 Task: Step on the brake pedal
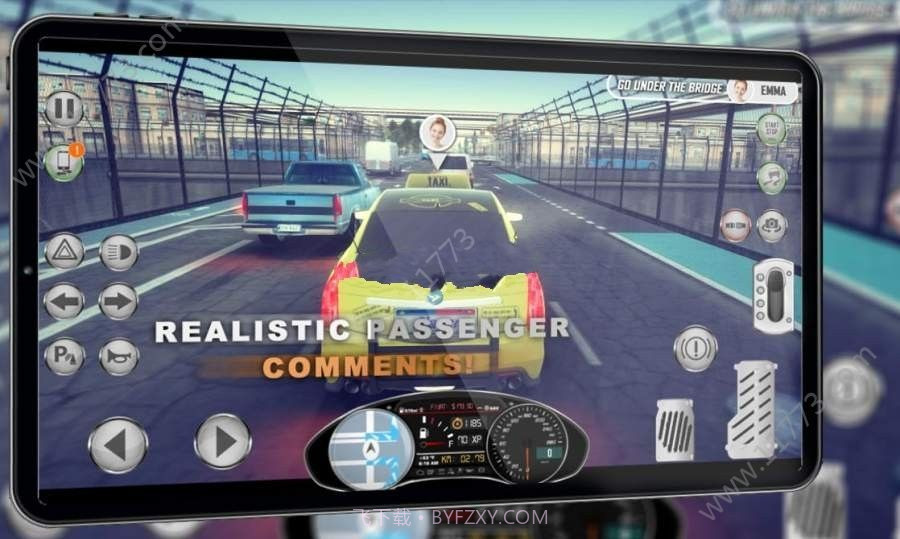point(675,428)
